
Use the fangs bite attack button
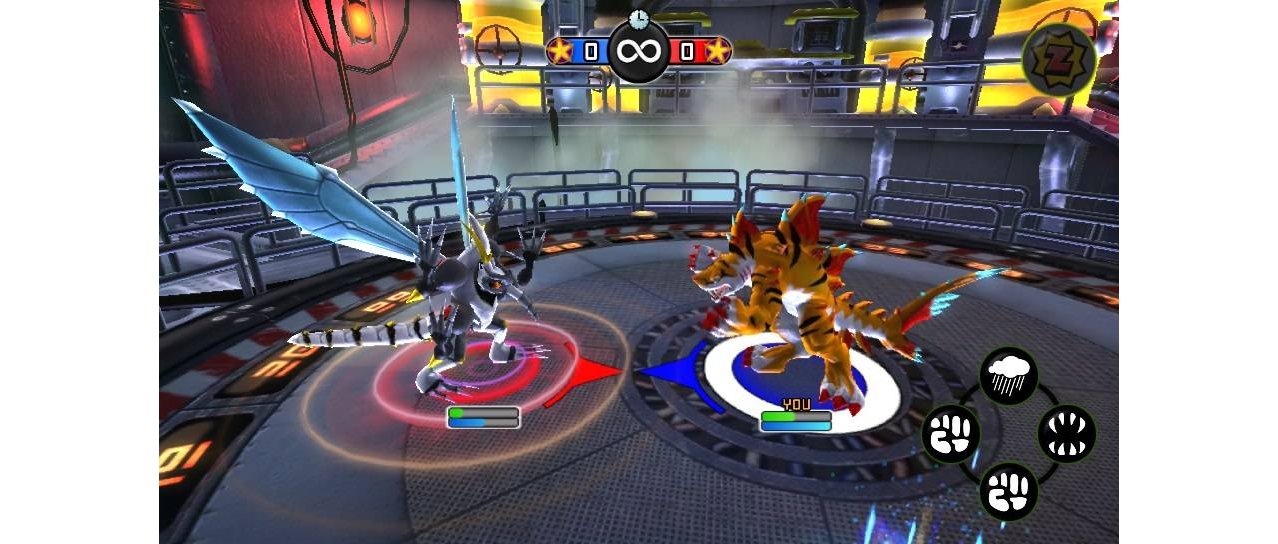pyautogui.click(x=1067, y=434)
